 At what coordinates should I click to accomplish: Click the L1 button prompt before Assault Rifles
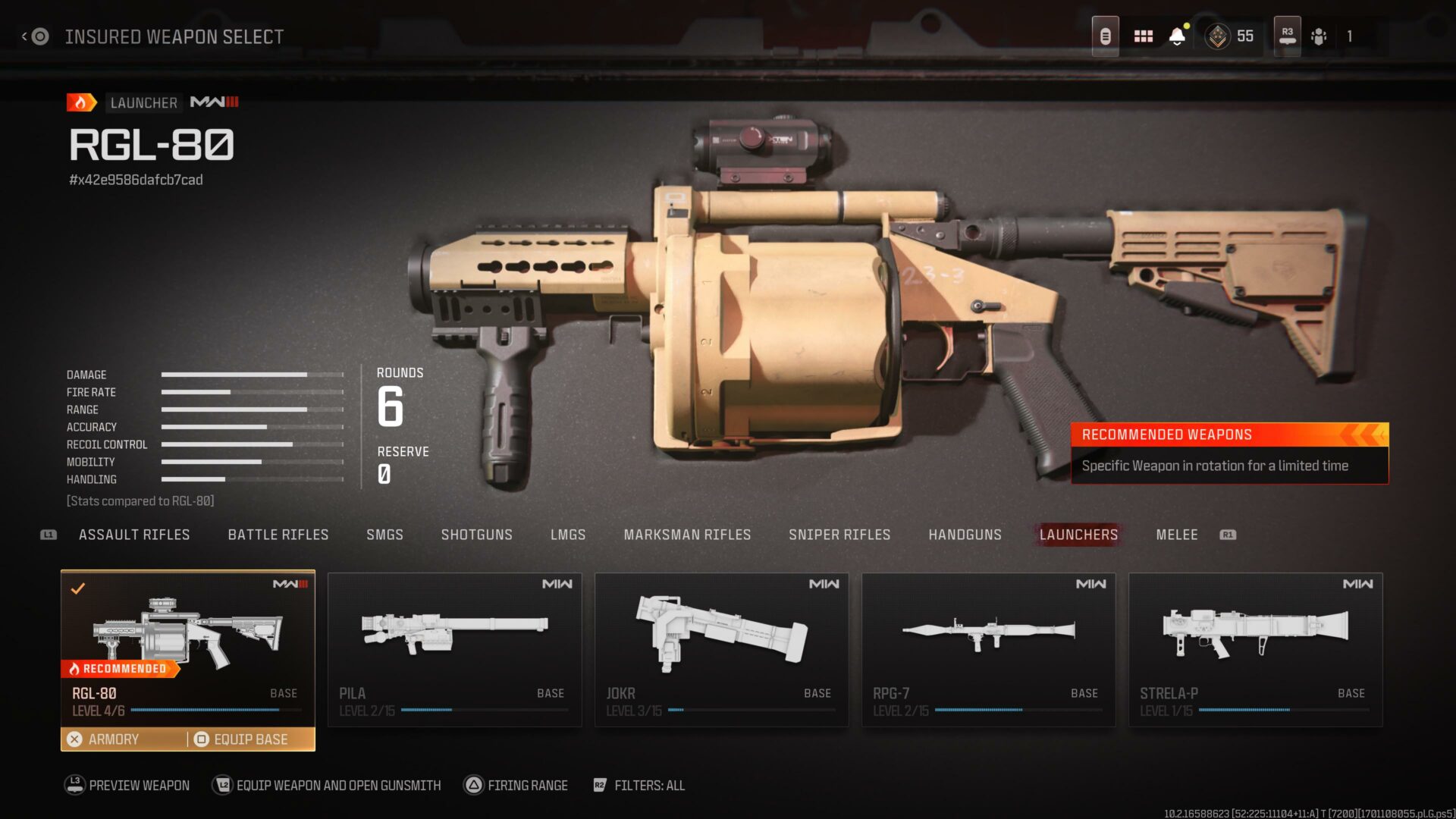[x=47, y=535]
